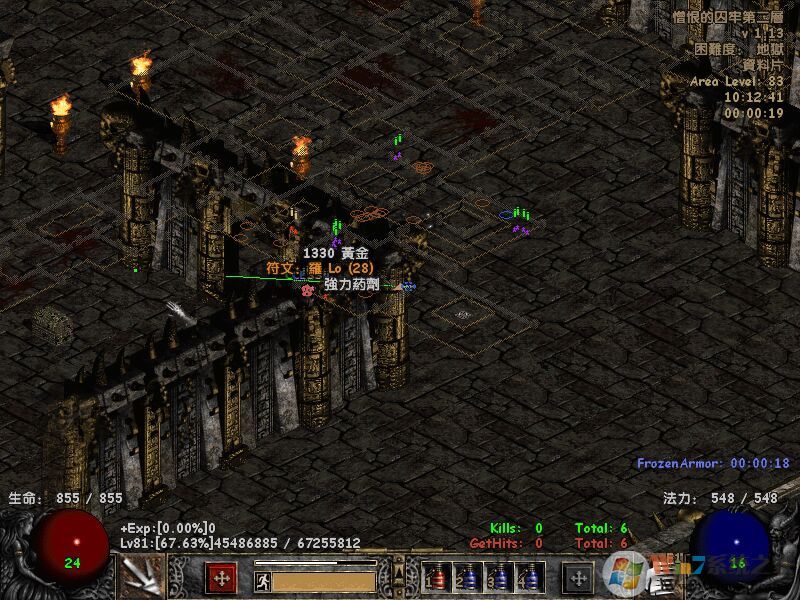Use the red healing potion in belt slot 1
This screenshot has width=800, height=600.
[x=437, y=578]
